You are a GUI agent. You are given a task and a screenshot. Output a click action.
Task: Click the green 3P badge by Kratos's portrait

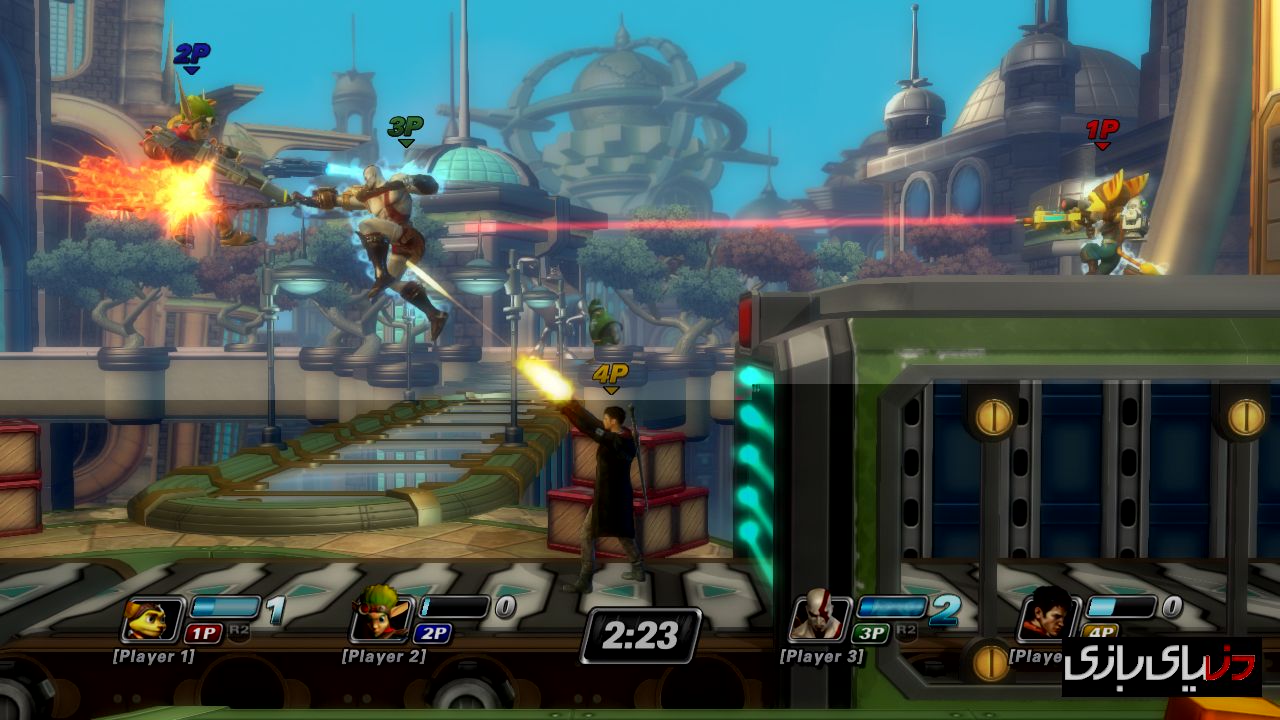click(870, 633)
